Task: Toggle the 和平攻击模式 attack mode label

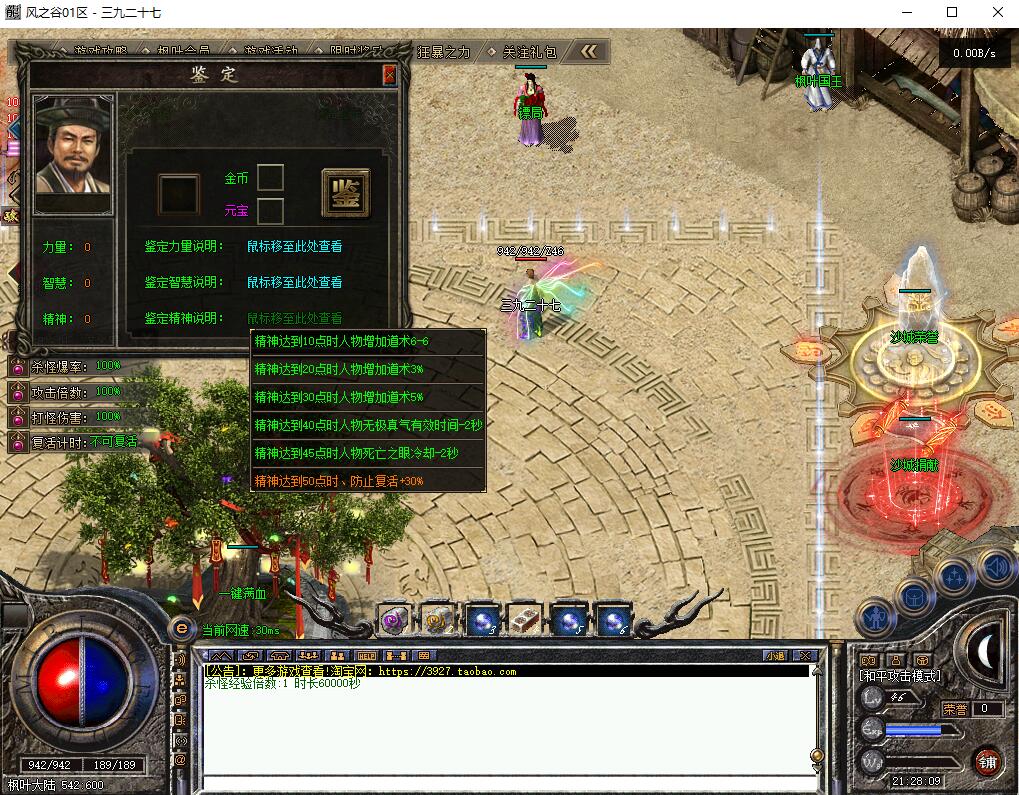Action: pyautogui.click(x=900, y=676)
